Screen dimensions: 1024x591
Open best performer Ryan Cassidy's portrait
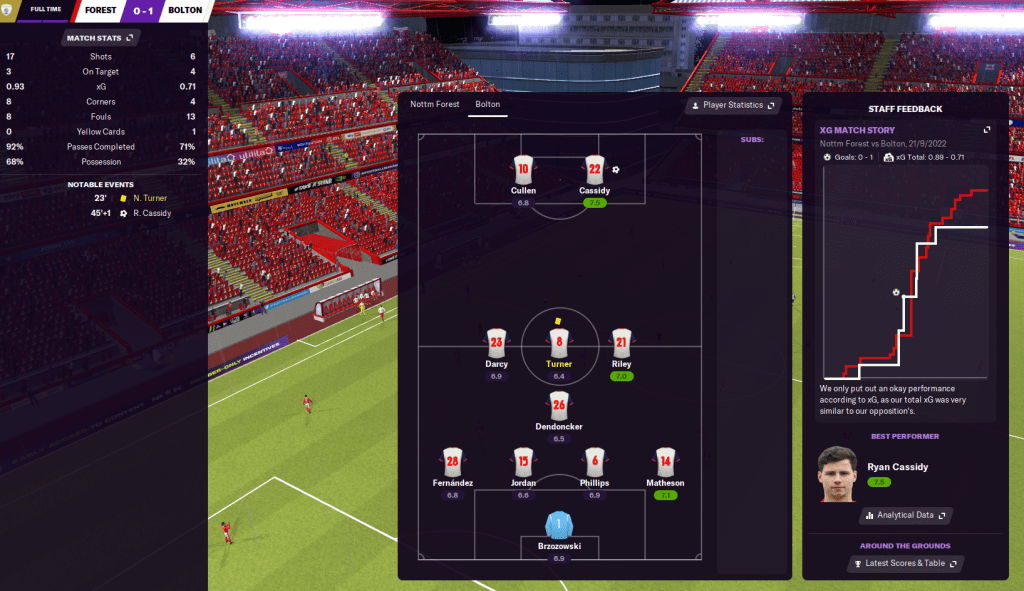[837, 473]
